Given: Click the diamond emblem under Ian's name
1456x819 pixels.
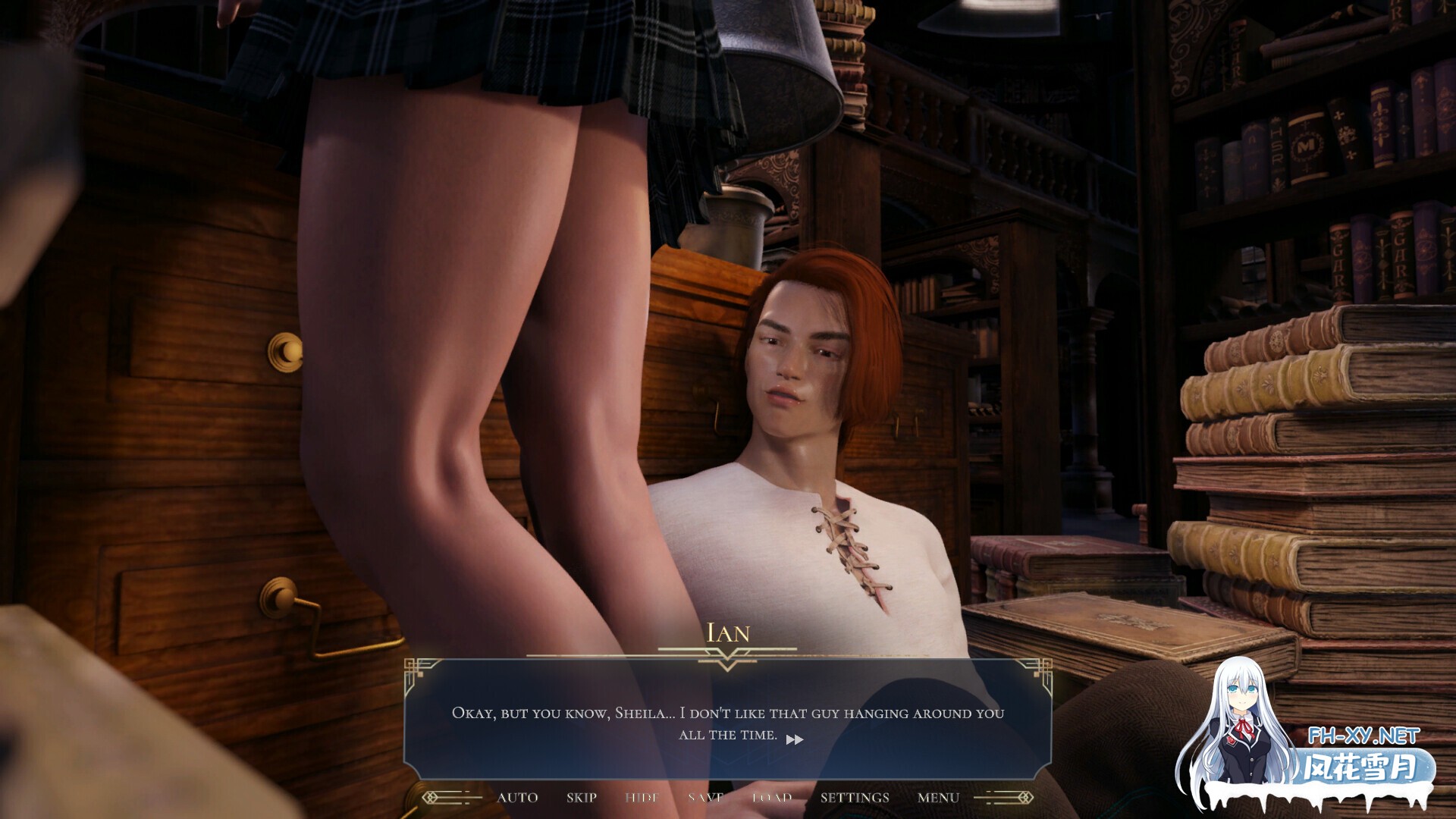Looking at the screenshot, I should click(726, 660).
